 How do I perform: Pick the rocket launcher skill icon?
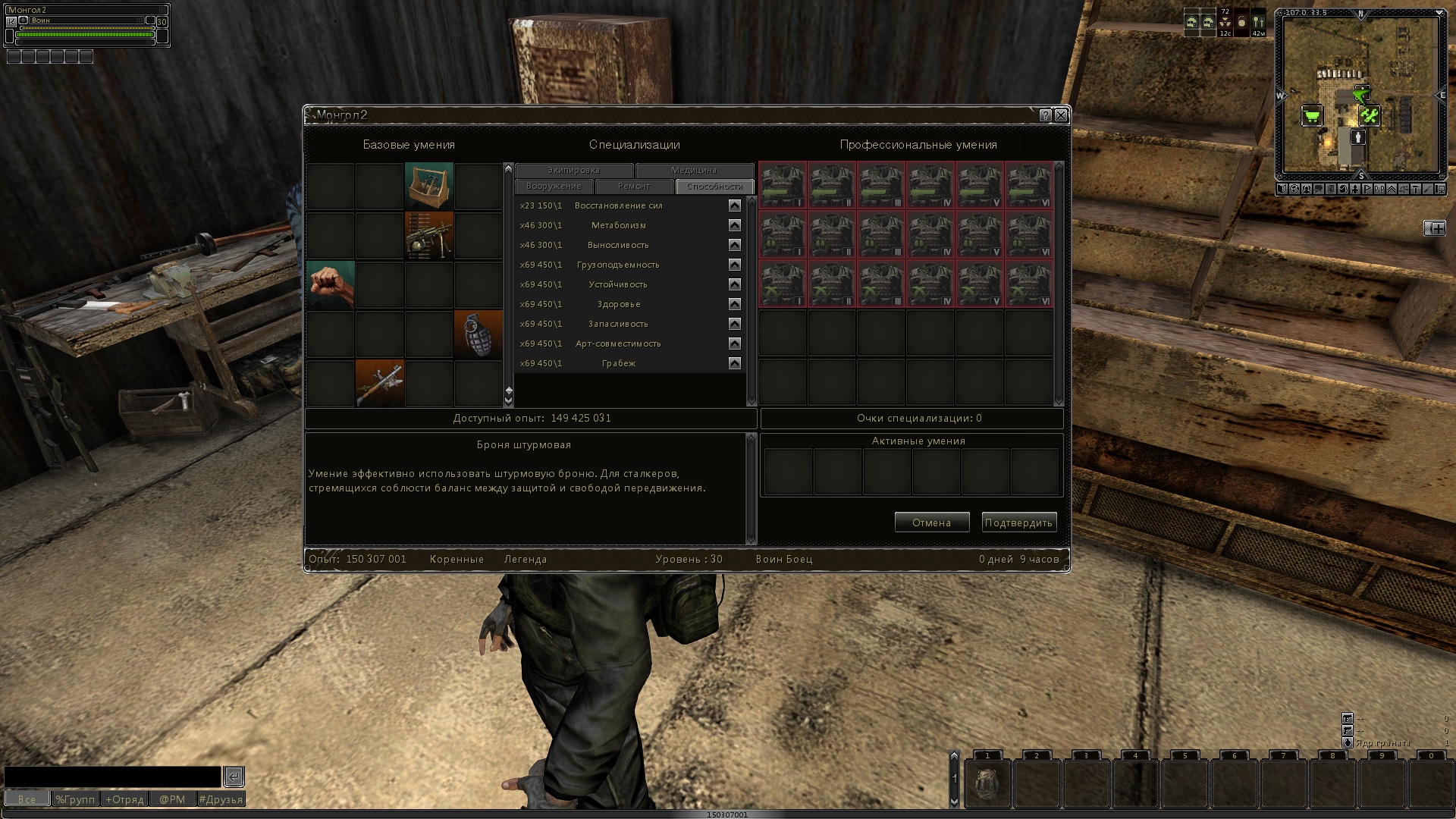(x=380, y=384)
